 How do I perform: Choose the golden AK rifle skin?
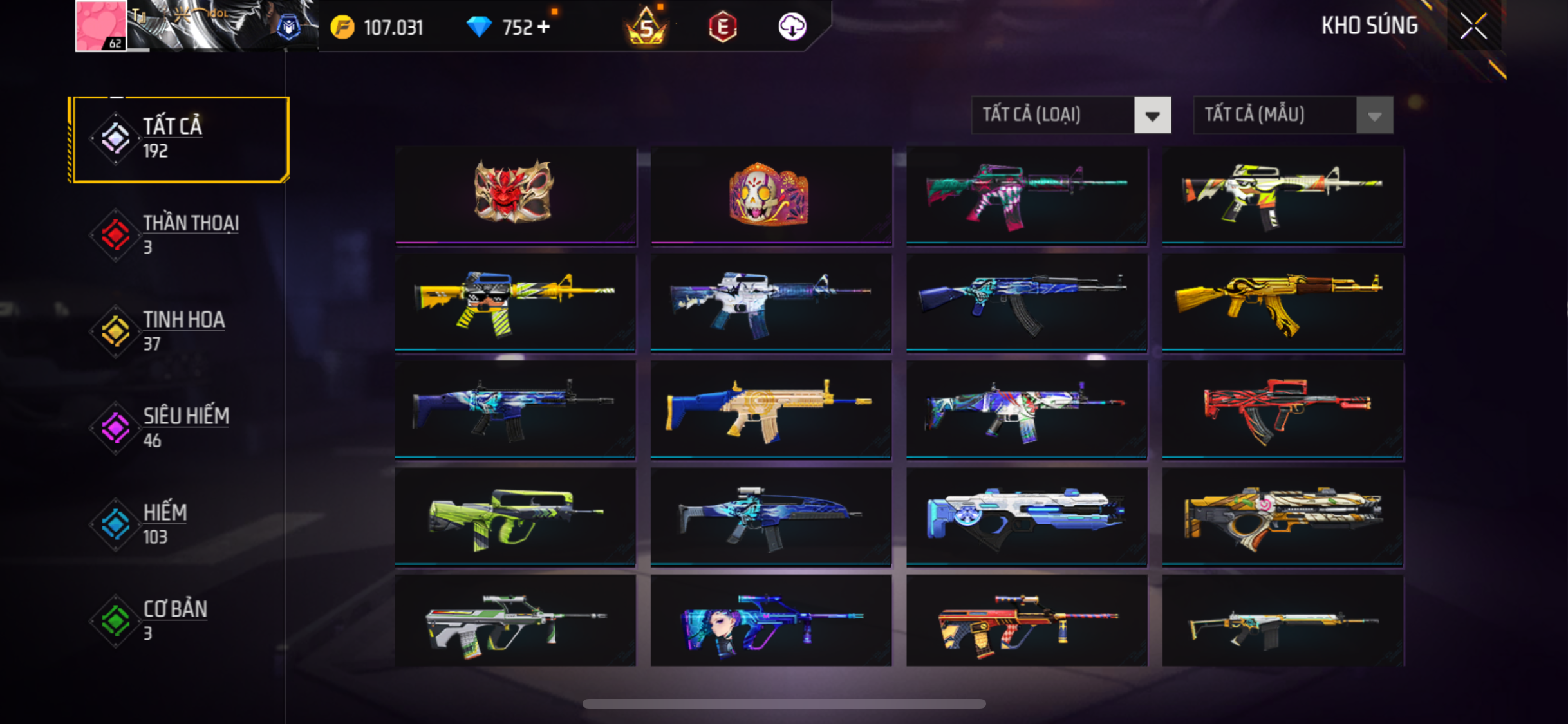pos(1282,302)
